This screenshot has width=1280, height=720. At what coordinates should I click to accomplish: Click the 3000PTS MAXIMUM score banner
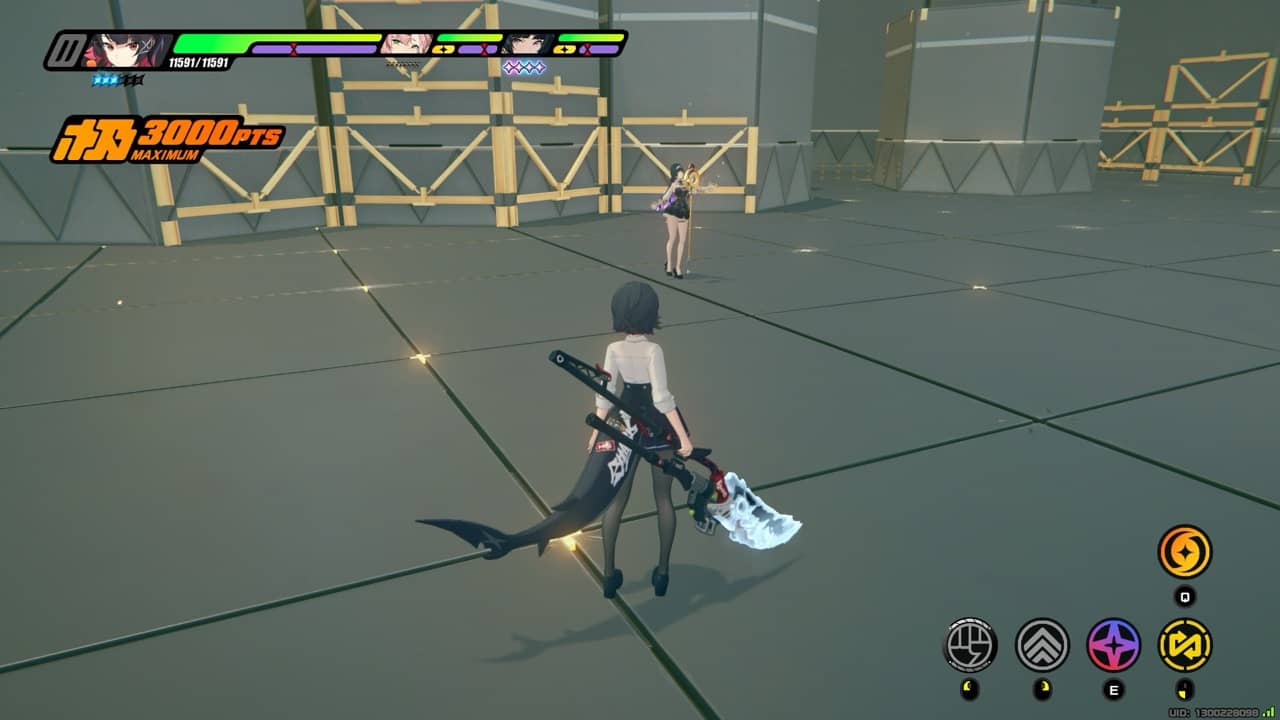click(160, 135)
